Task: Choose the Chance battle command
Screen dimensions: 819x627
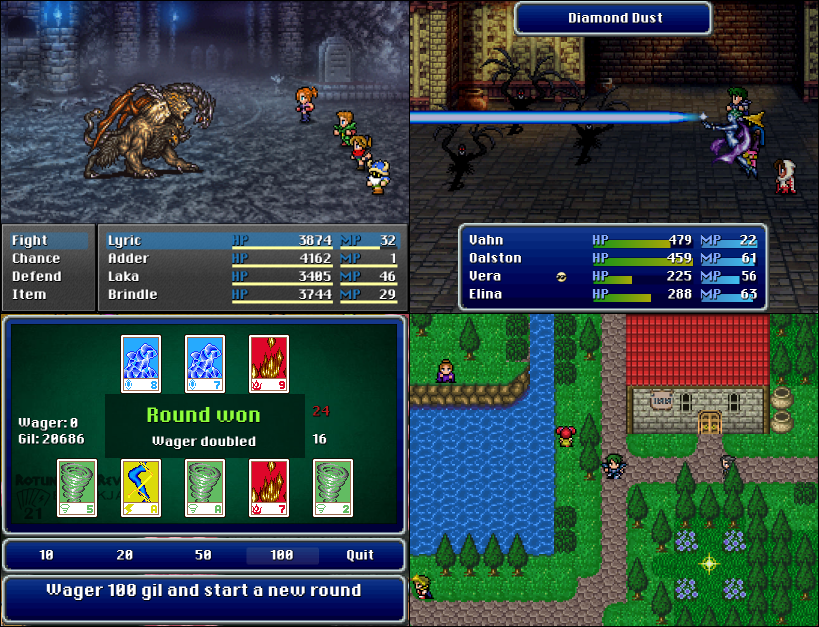Action: point(36,259)
